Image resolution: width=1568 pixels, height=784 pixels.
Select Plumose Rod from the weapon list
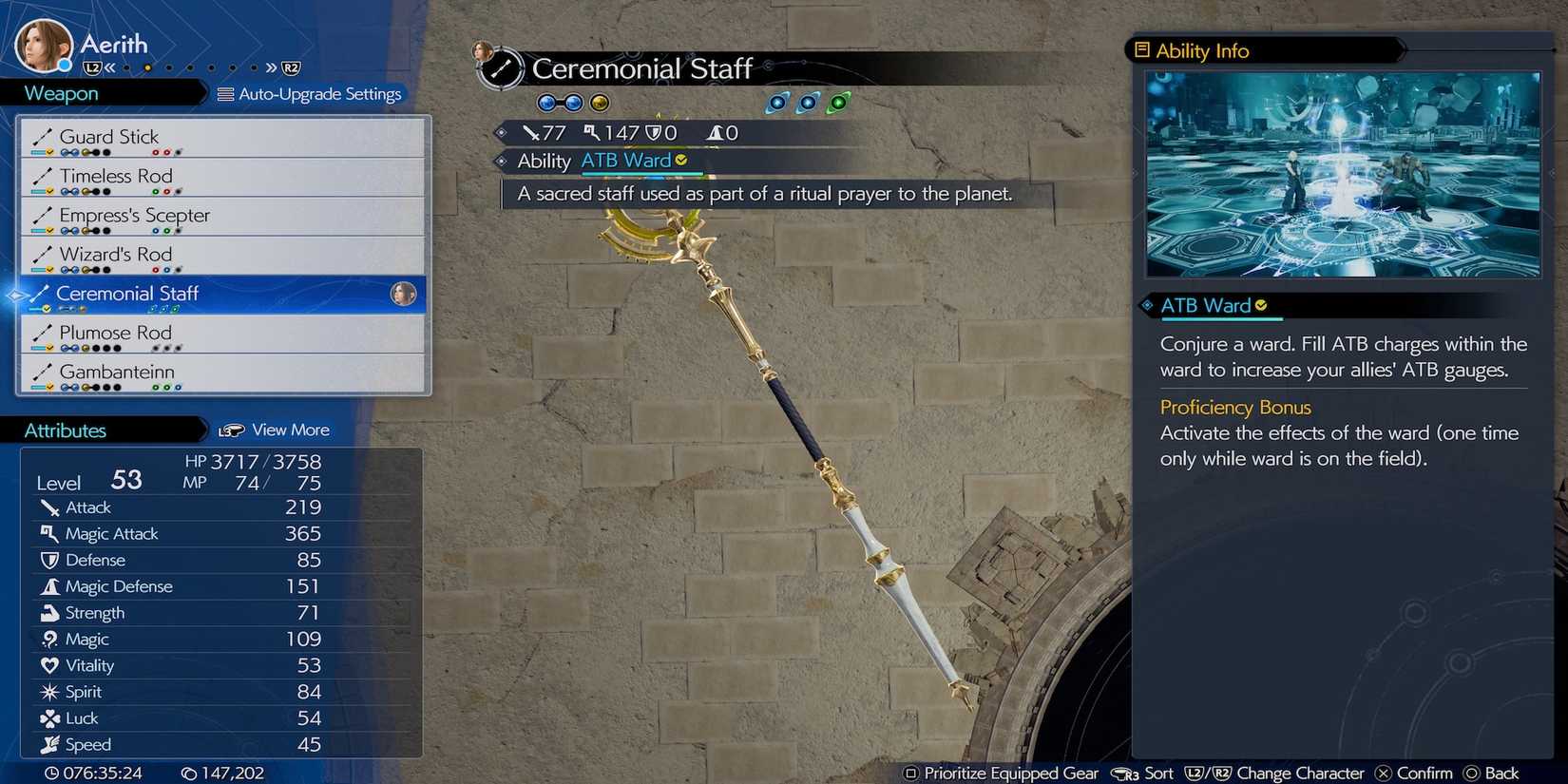pos(114,333)
